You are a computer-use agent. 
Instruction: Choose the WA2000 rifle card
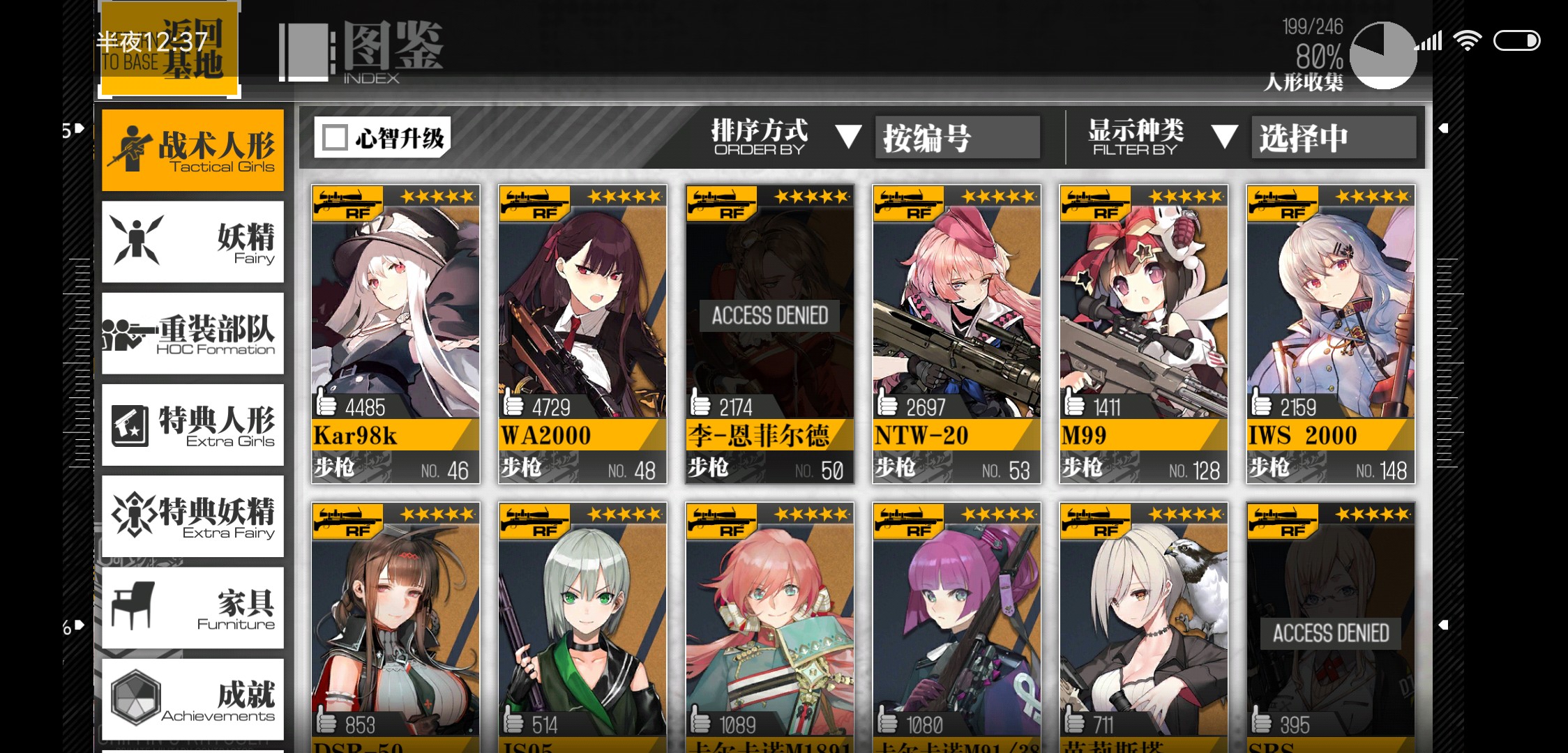582,333
